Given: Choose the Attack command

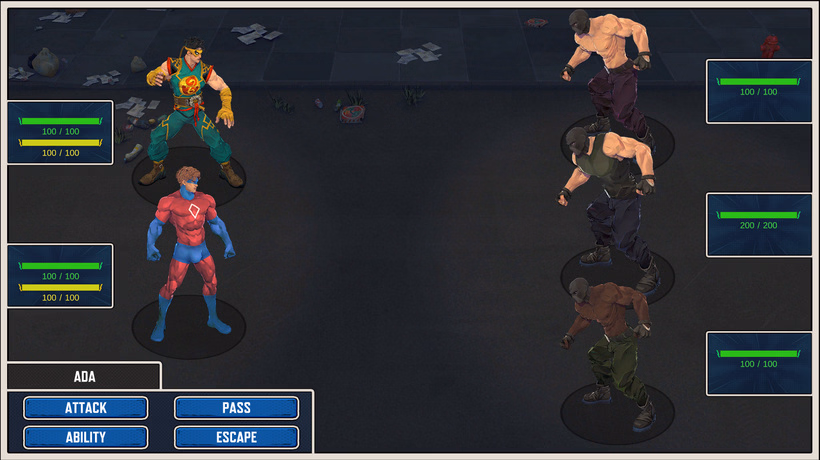Looking at the screenshot, I should point(86,408).
